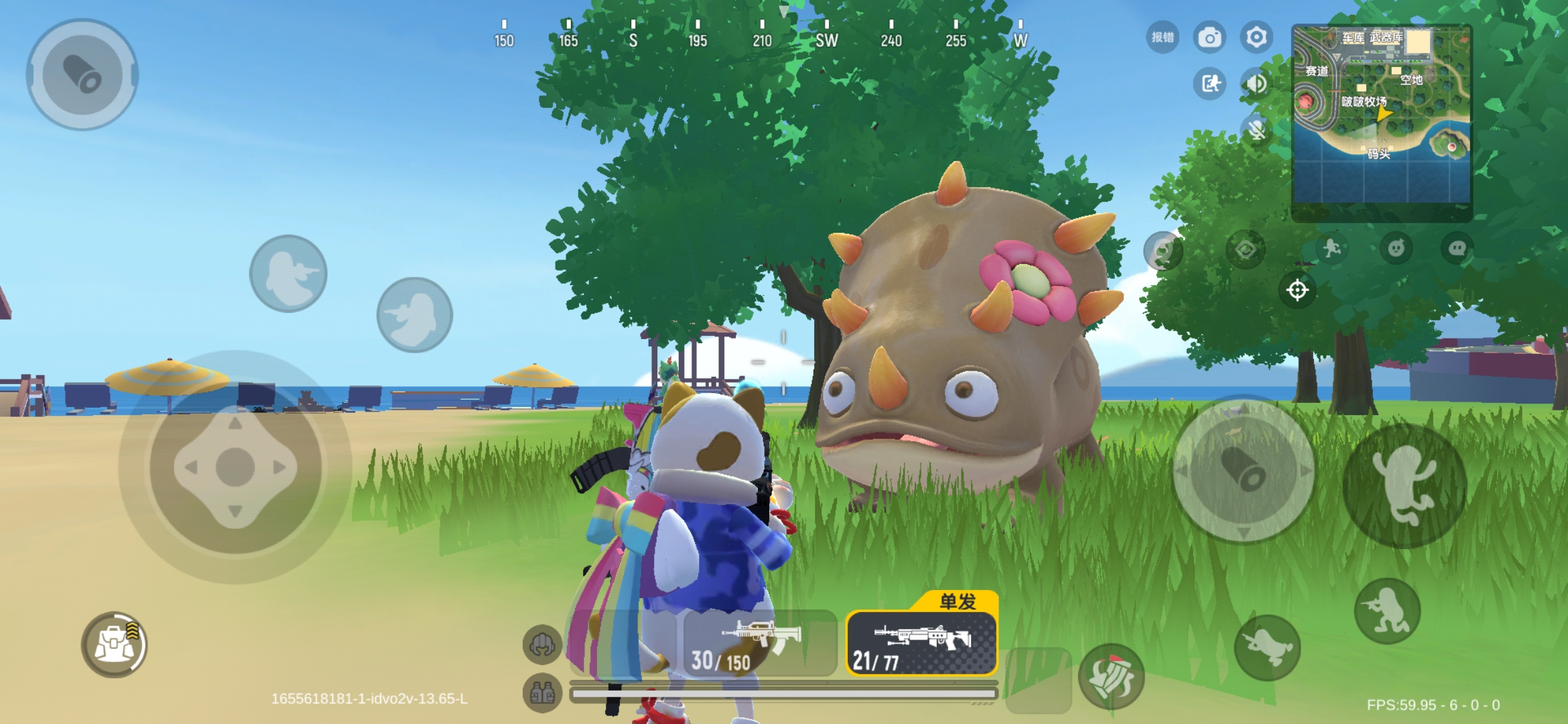Open settings via the gear icon
Screen dimensions: 1568x724
coord(1256,38)
